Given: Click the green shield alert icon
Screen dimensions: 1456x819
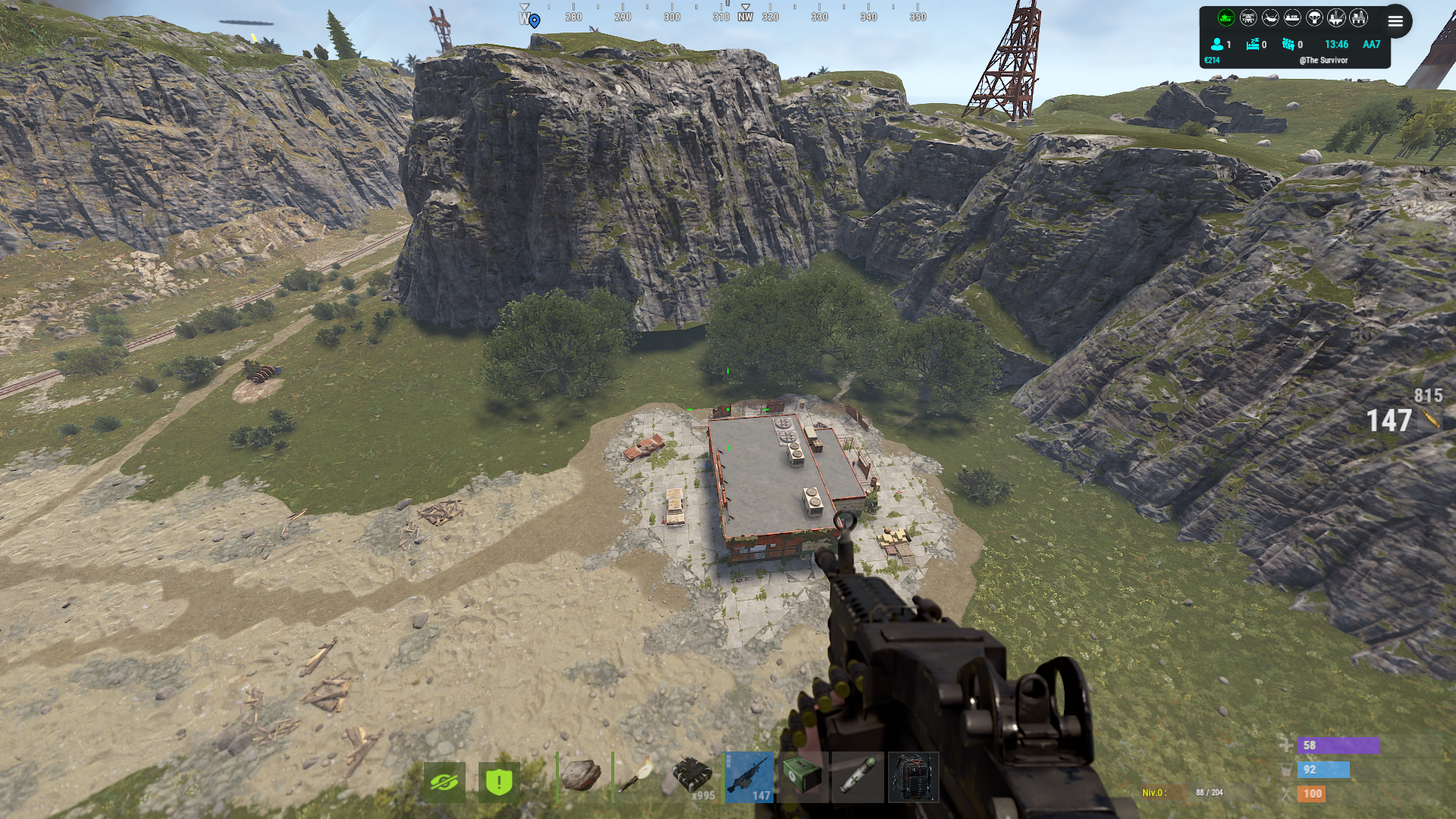Looking at the screenshot, I should click(499, 782).
